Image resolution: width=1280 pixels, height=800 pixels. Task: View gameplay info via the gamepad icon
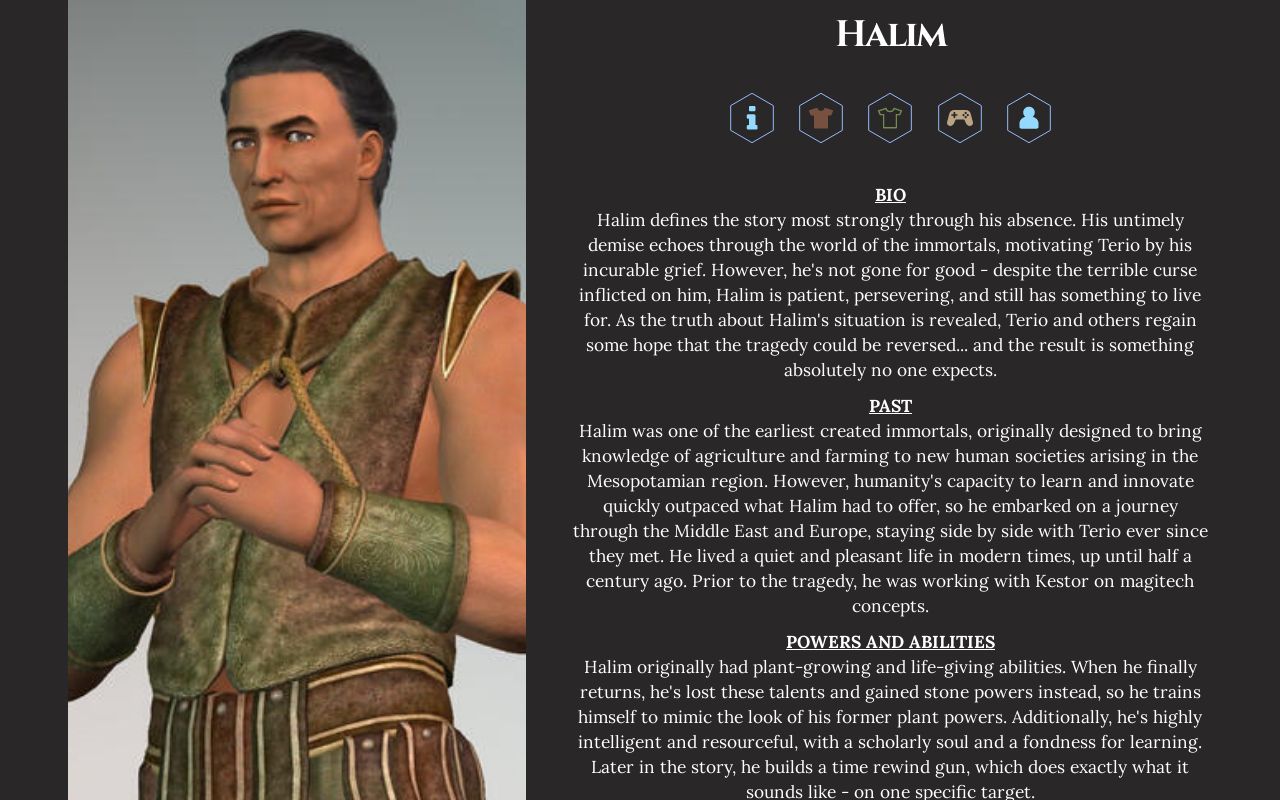pos(959,118)
